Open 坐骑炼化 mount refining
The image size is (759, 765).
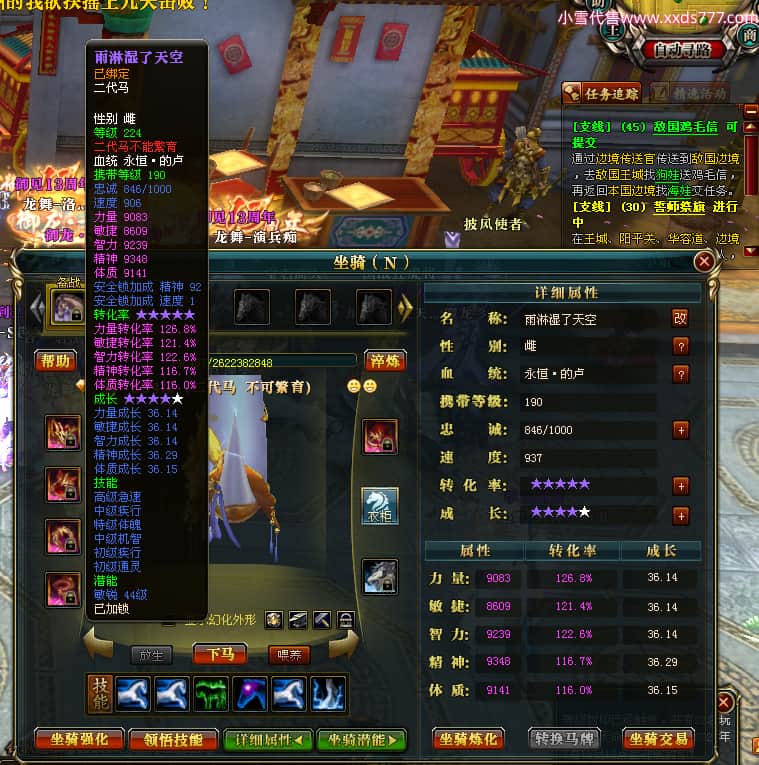tap(468, 739)
